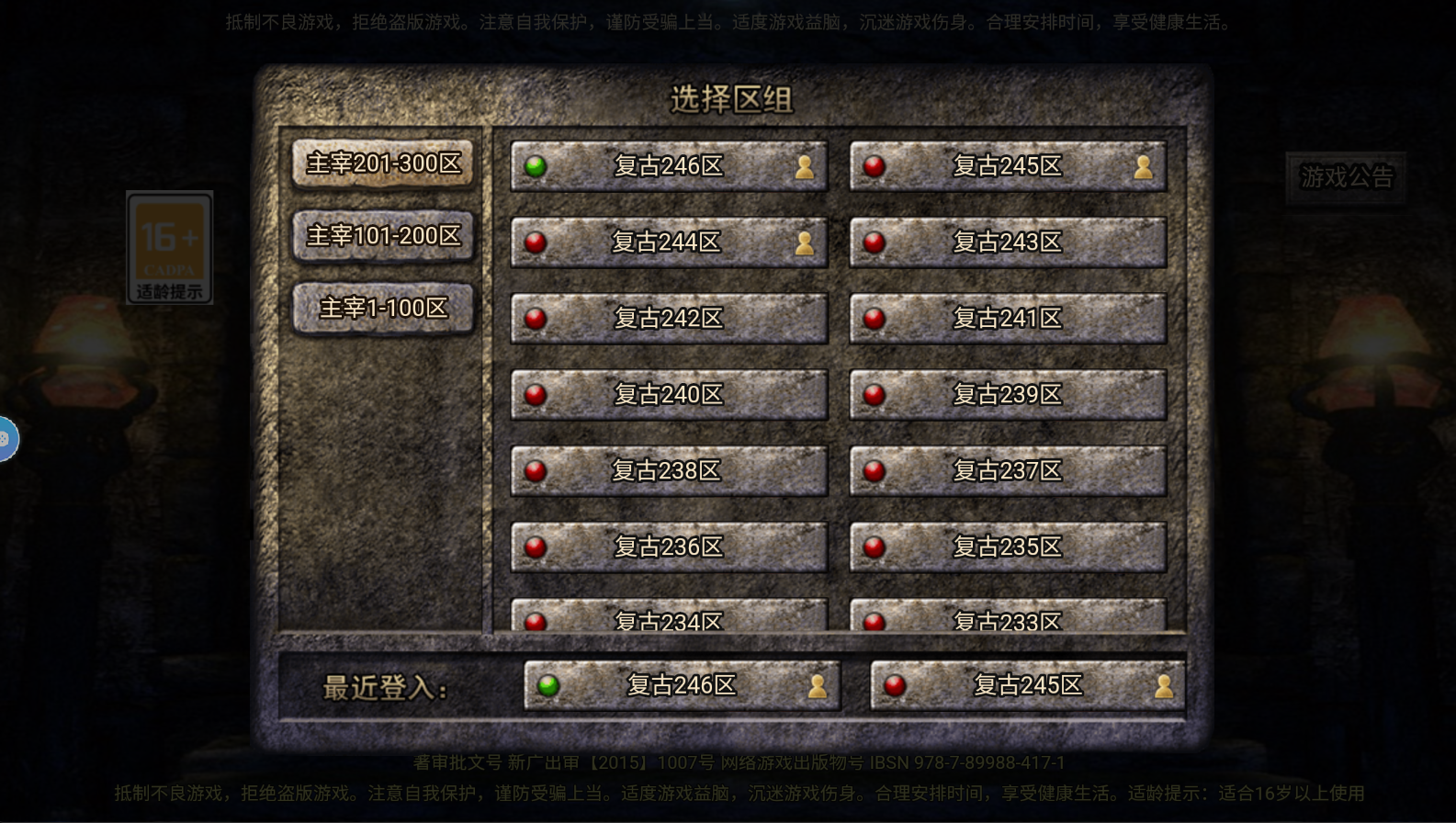Image resolution: width=1456 pixels, height=823 pixels.
Task: Enter the 复古241区 server
Action: [1008, 319]
